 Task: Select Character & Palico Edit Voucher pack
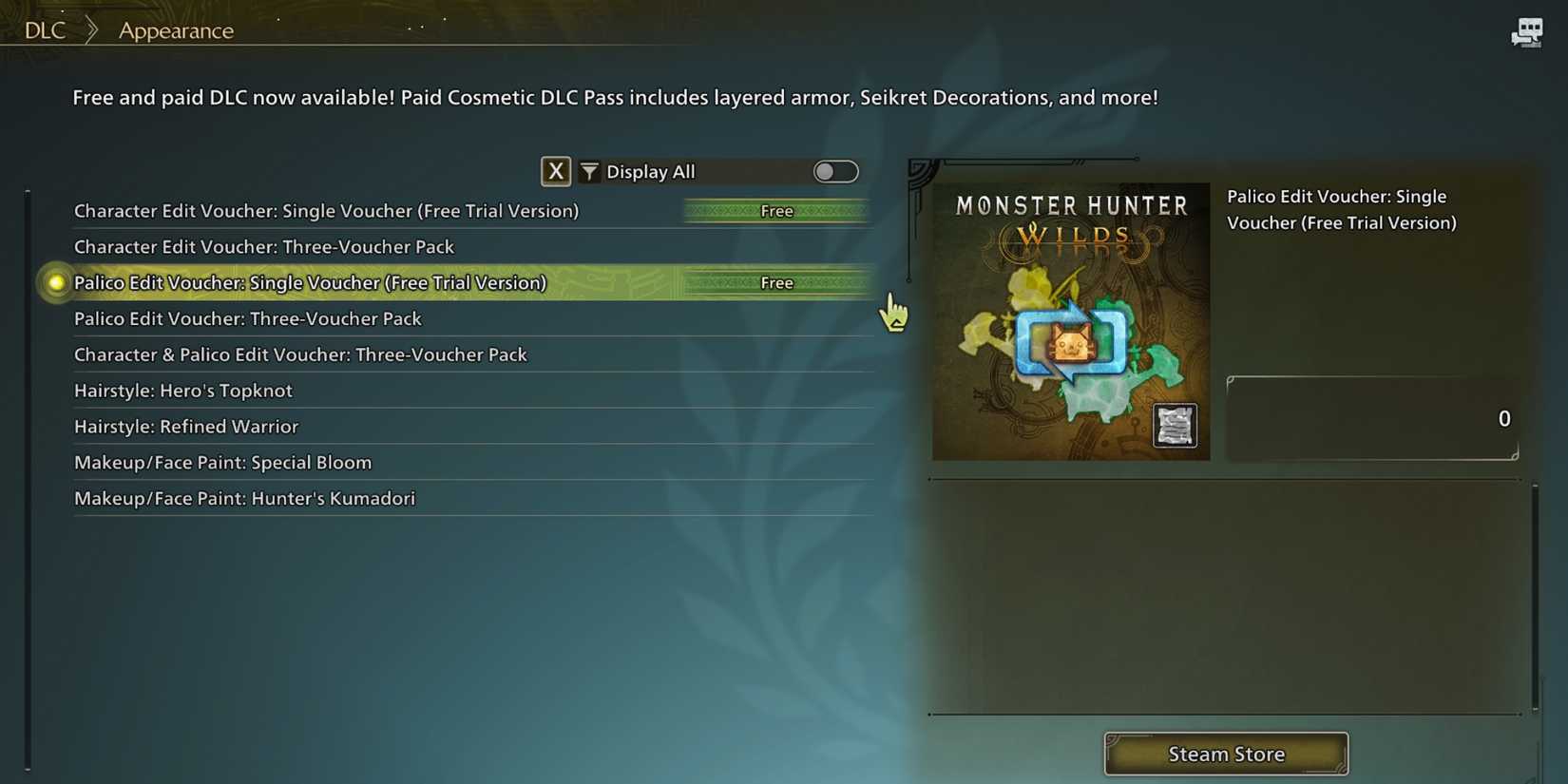pos(300,354)
